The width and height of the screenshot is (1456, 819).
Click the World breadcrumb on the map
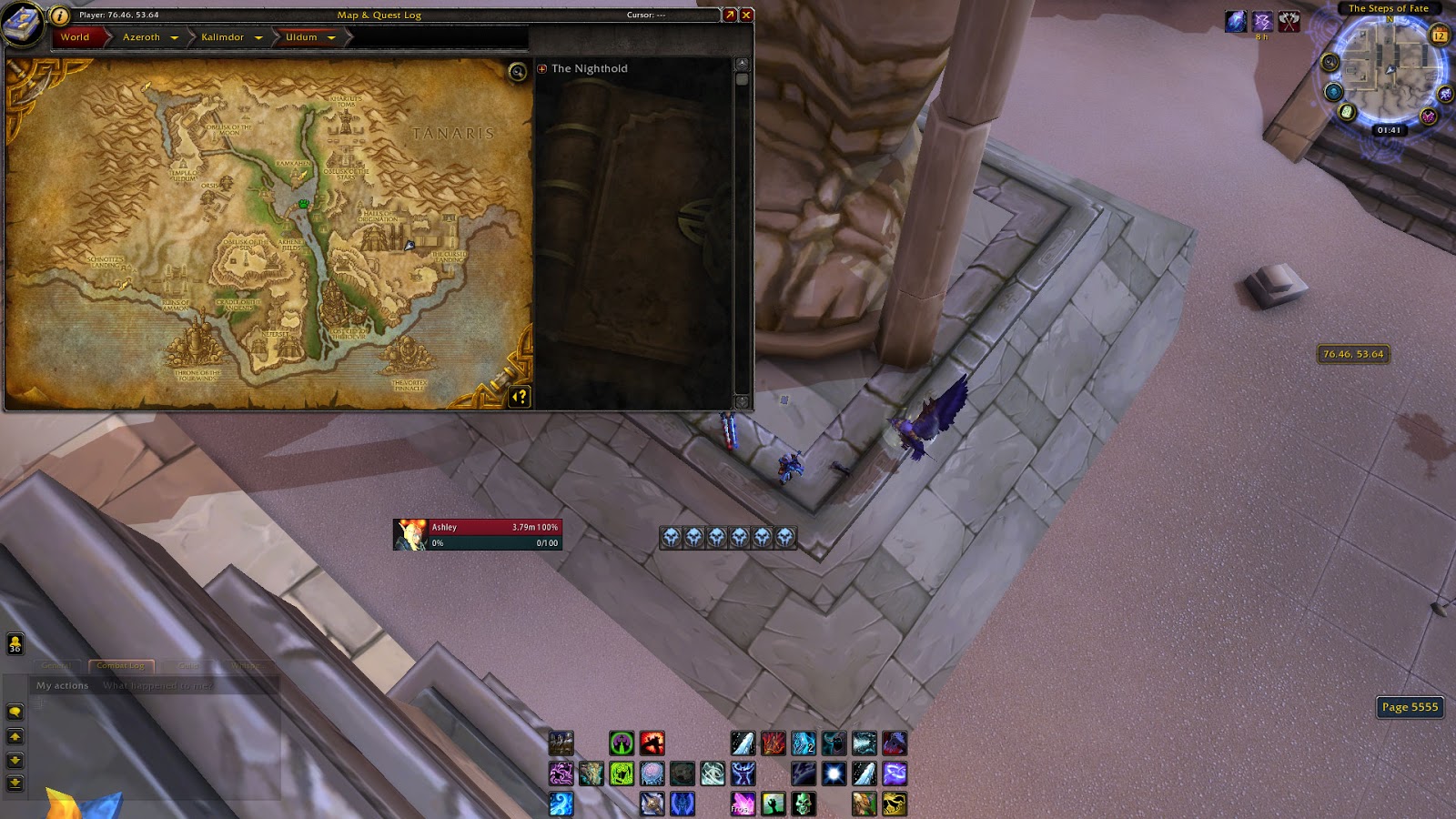pyautogui.click(x=76, y=37)
